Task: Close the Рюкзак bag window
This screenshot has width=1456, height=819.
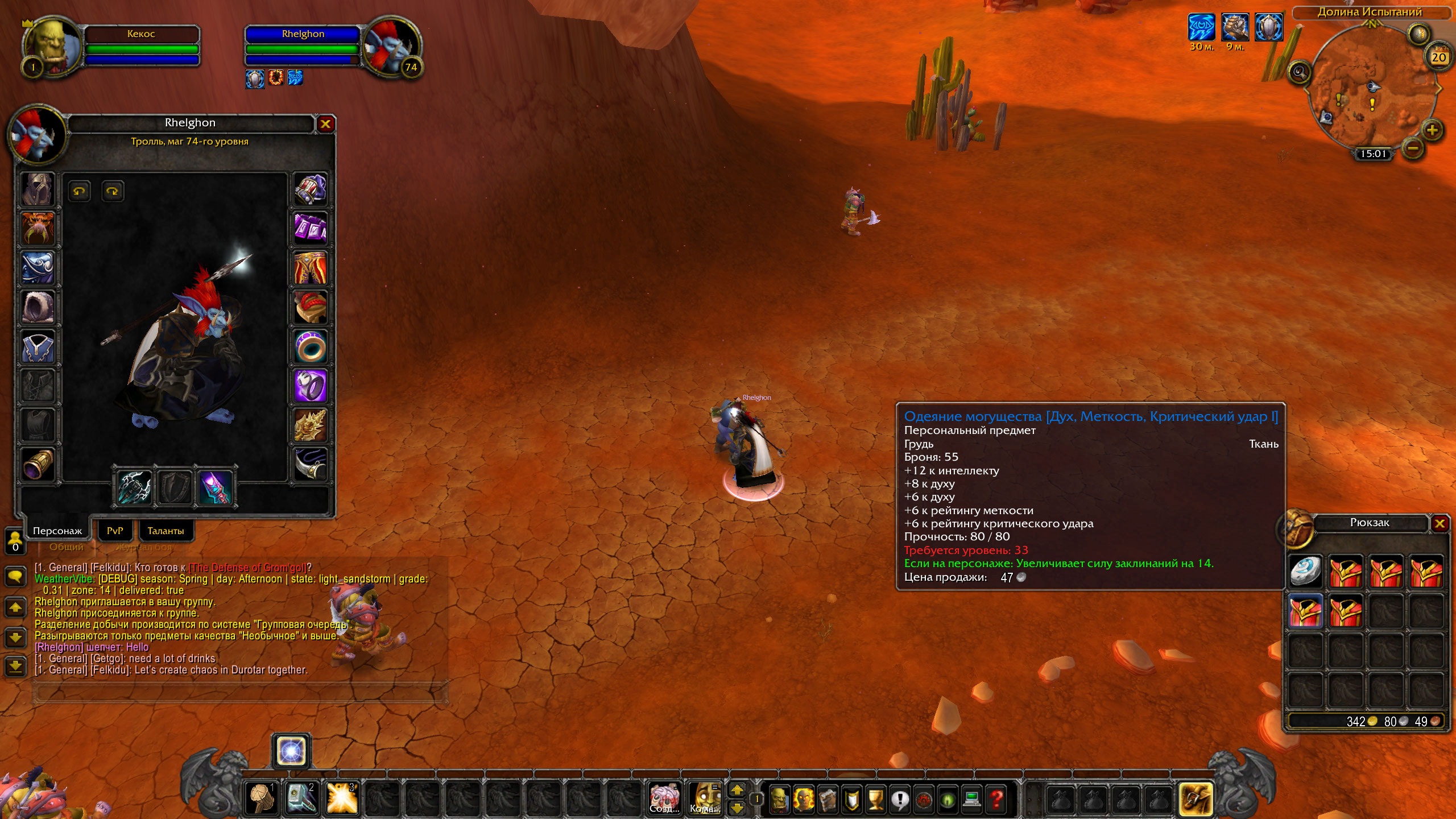Action: [1440, 523]
